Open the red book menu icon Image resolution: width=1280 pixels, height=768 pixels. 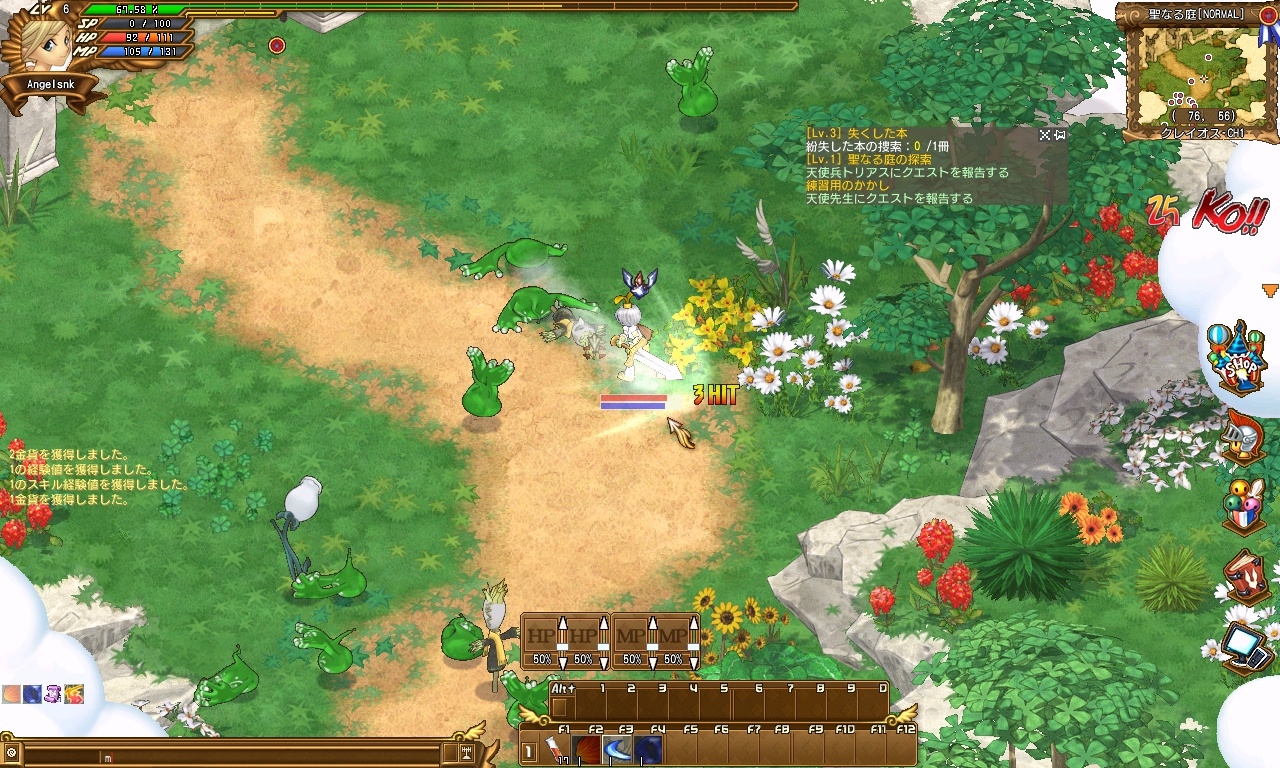(1243, 575)
